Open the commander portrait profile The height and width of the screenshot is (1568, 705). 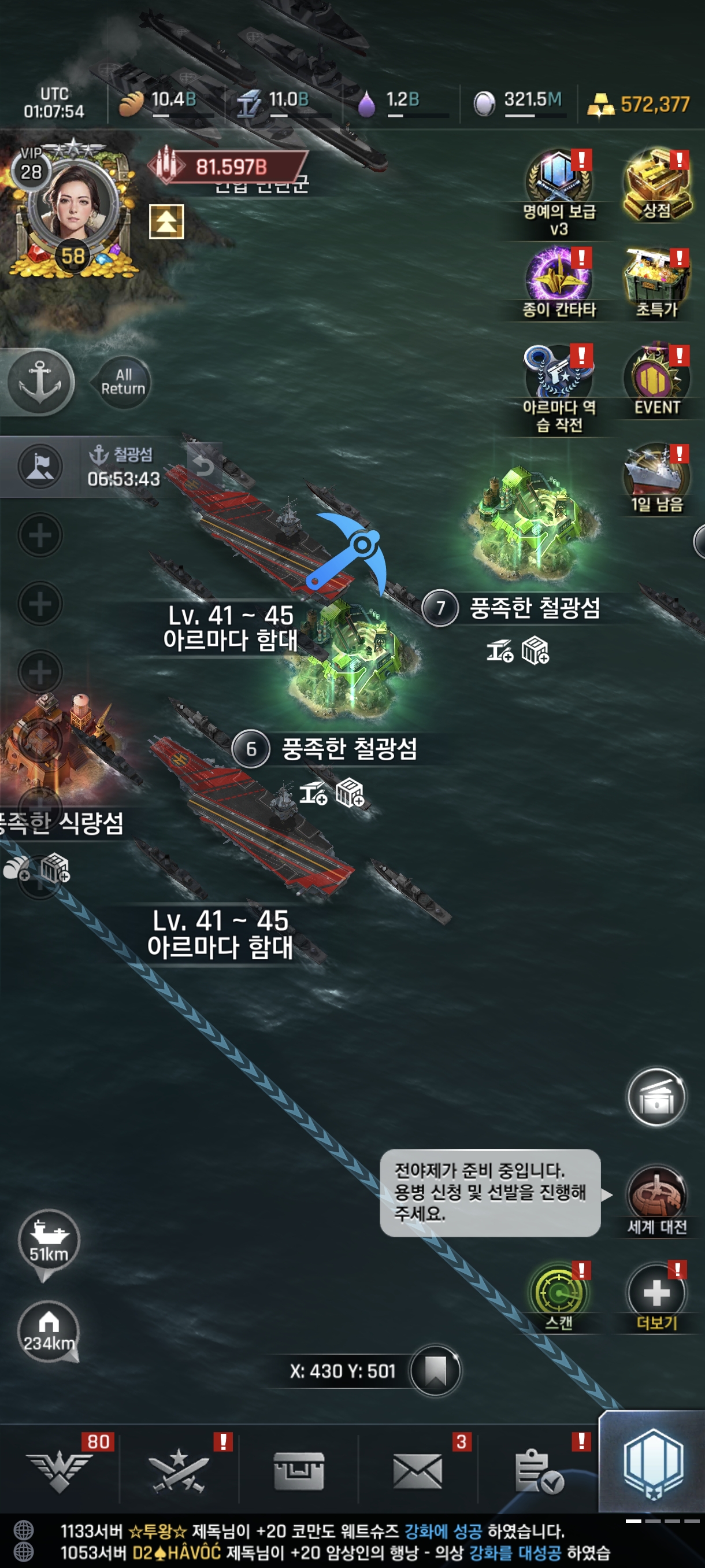72,206
